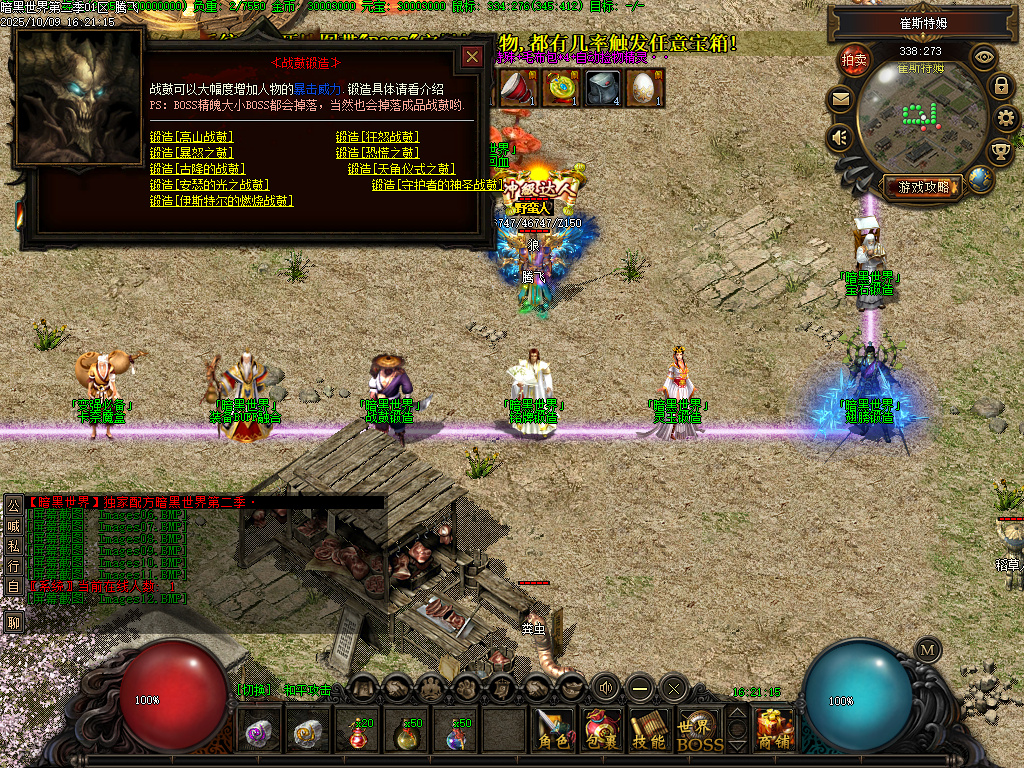The height and width of the screenshot is (768, 1024).
Task: Click the padlock icon by minimap
Action: point(1001,86)
